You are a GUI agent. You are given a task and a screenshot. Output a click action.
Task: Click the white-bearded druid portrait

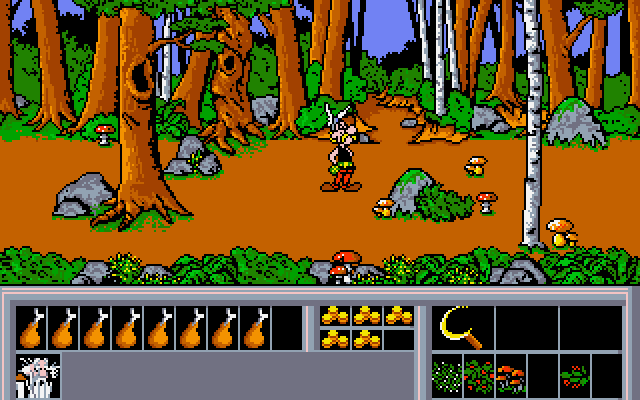(38, 374)
